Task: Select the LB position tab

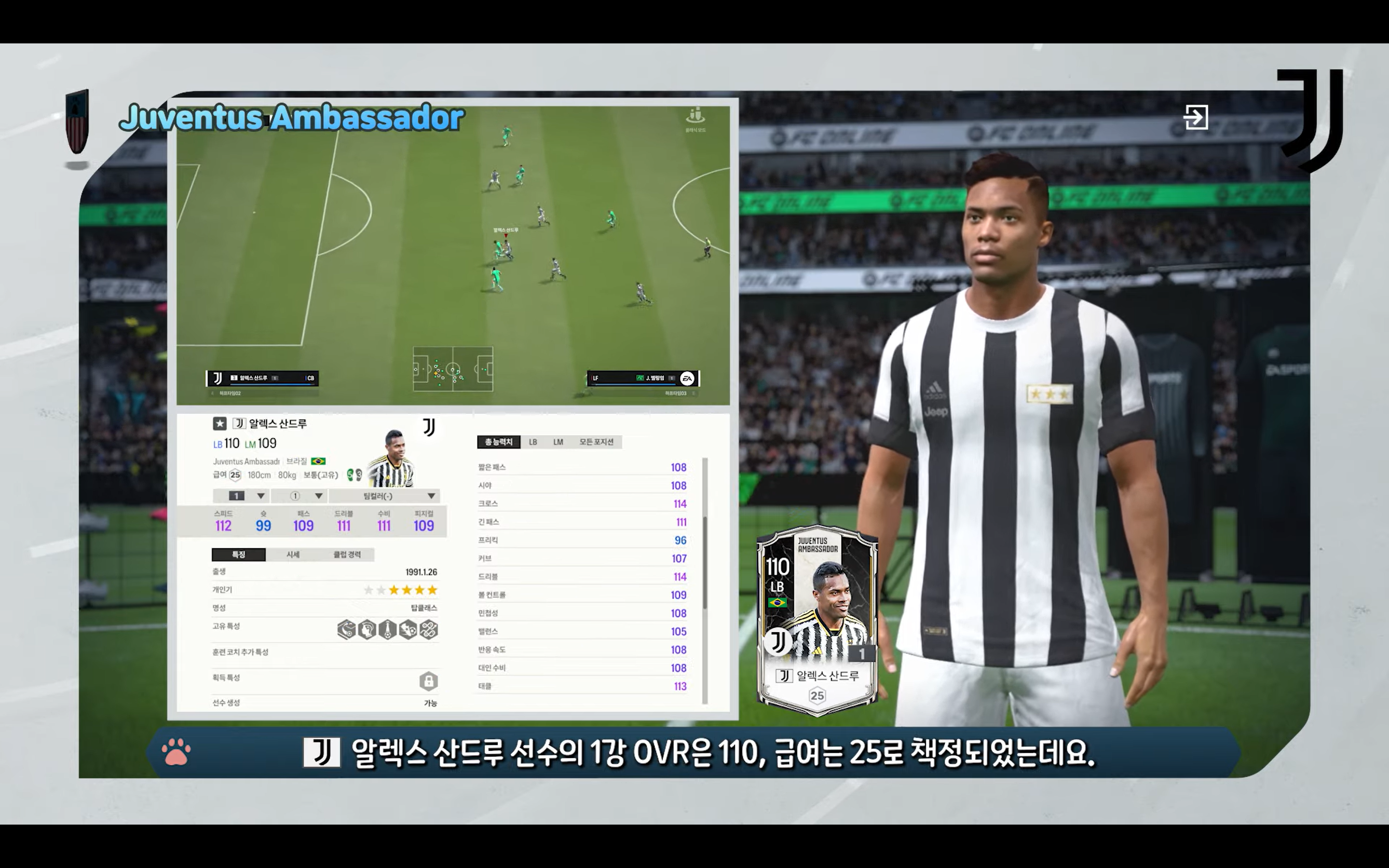Action: 532,442
